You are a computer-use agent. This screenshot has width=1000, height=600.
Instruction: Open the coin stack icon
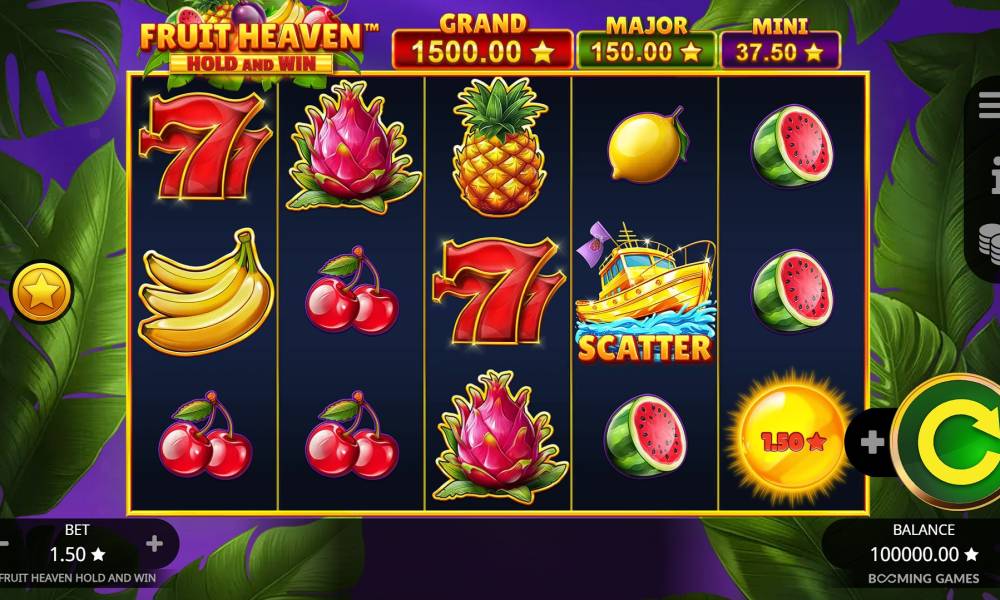990,244
